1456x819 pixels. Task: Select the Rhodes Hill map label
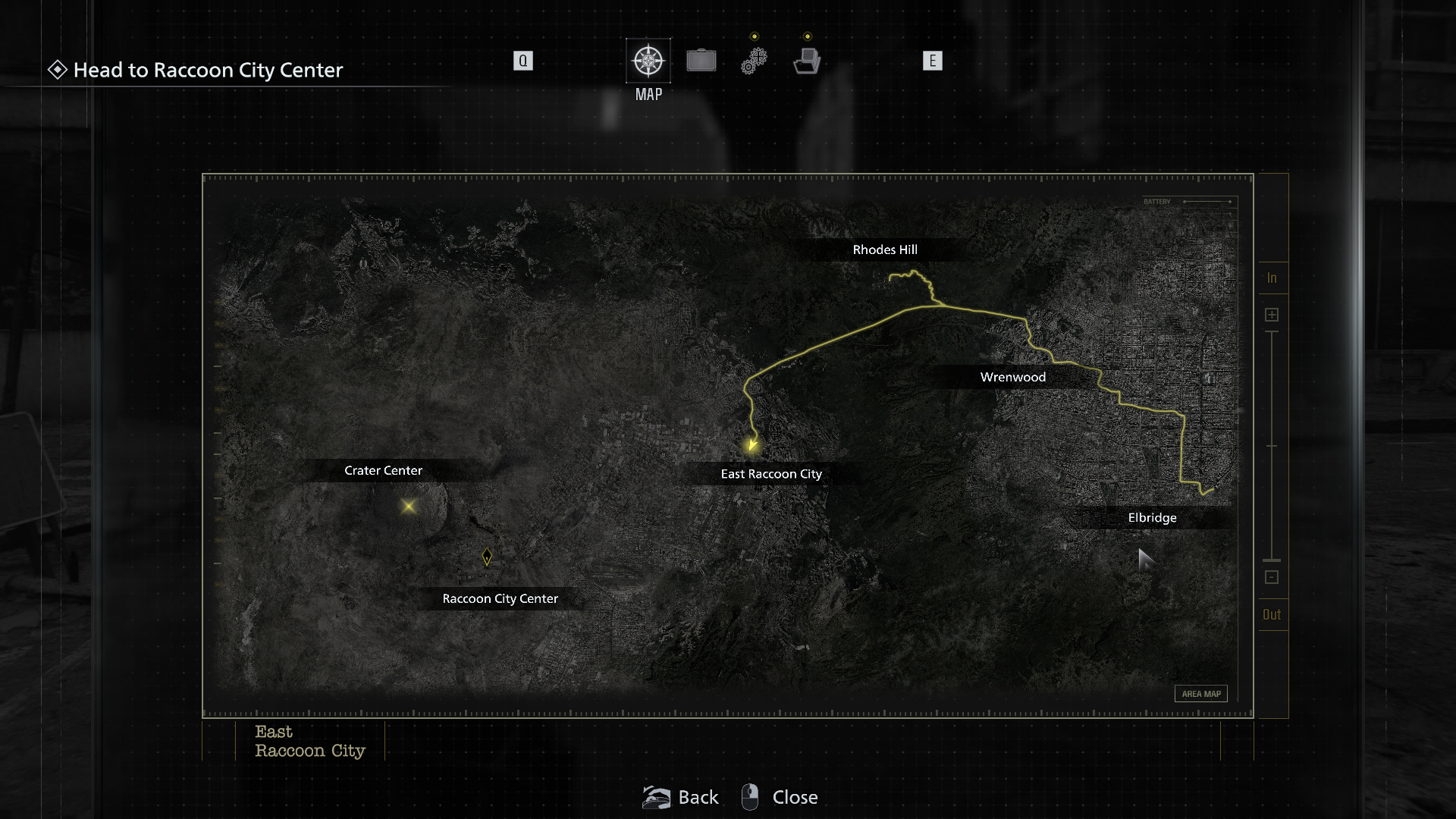885,249
